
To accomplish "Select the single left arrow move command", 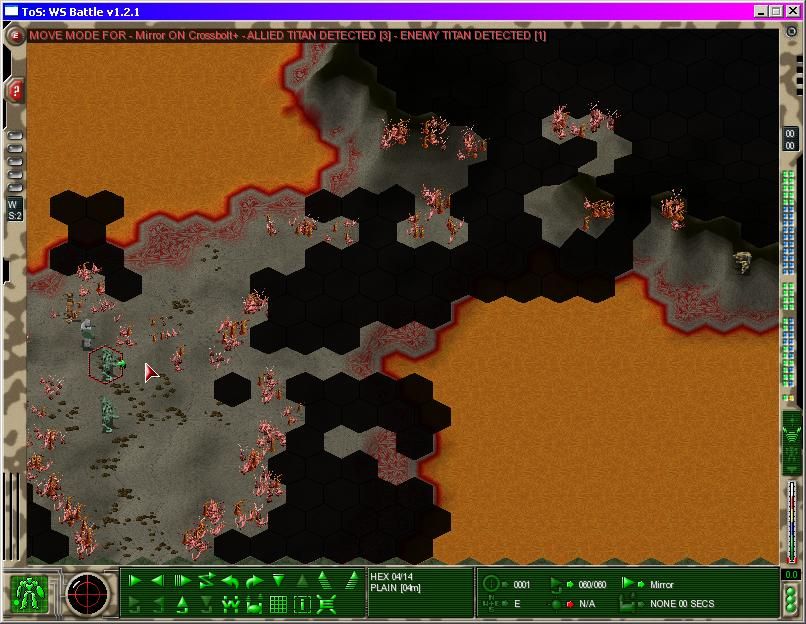I will [158, 581].
